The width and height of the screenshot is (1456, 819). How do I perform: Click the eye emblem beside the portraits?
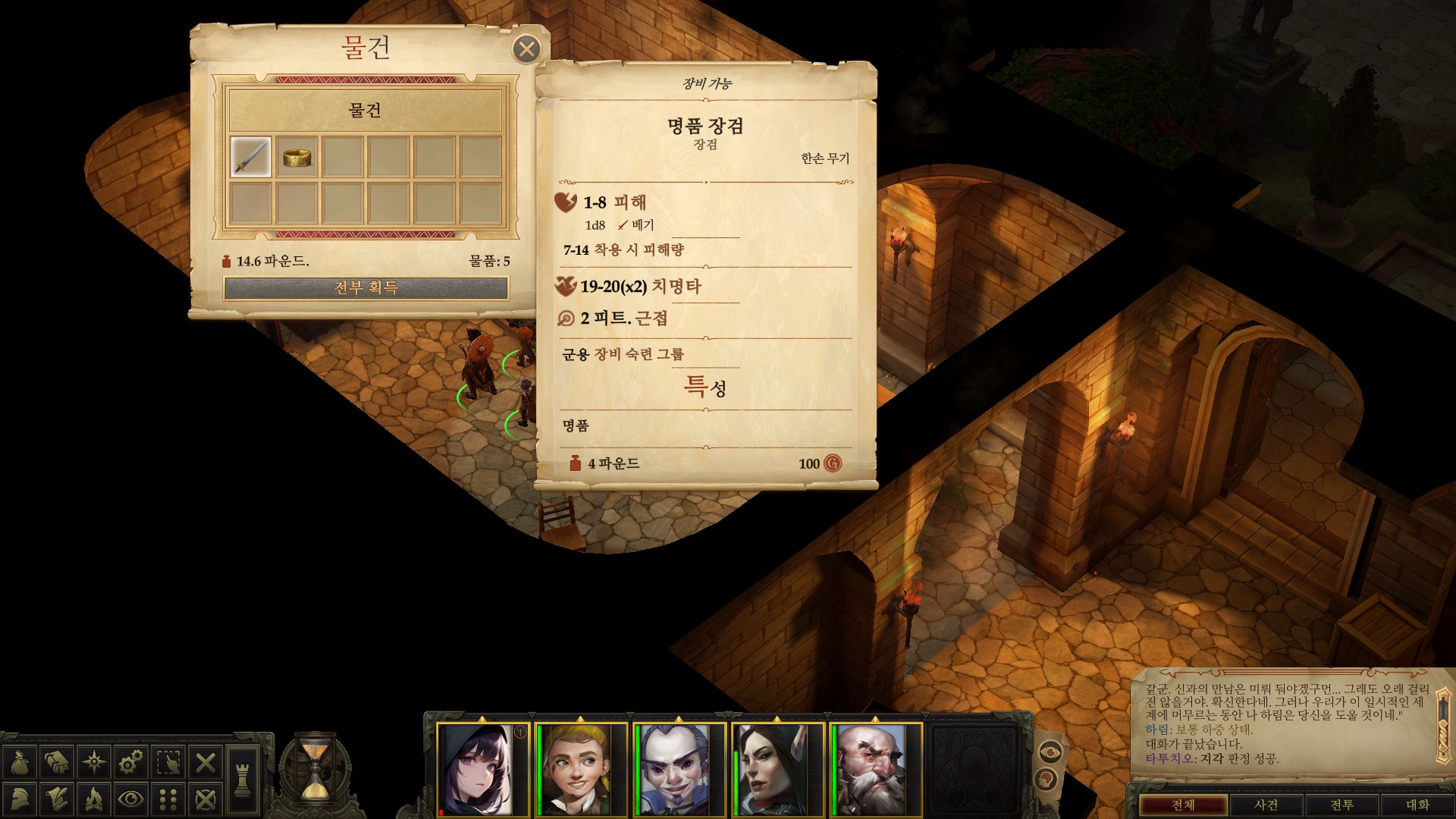[1050, 752]
